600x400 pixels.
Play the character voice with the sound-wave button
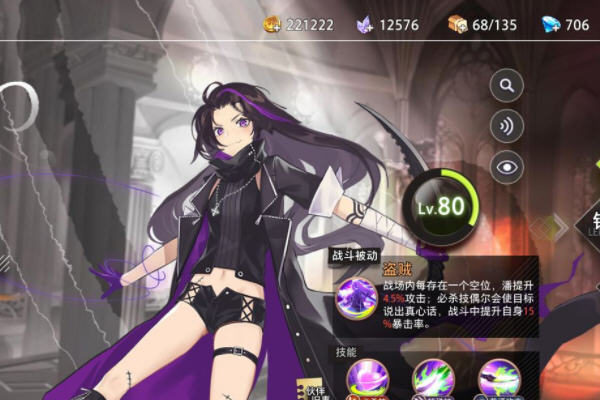point(507,125)
